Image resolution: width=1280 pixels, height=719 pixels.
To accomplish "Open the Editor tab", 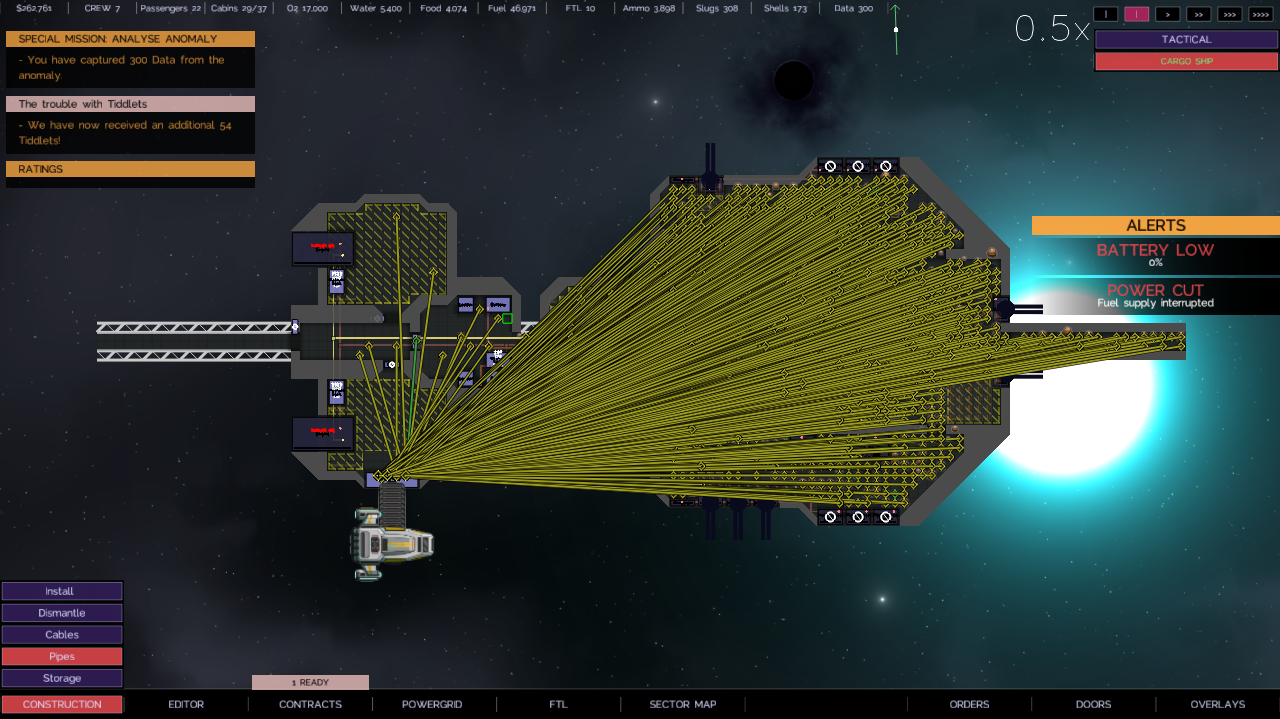I will tap(186, 704).
